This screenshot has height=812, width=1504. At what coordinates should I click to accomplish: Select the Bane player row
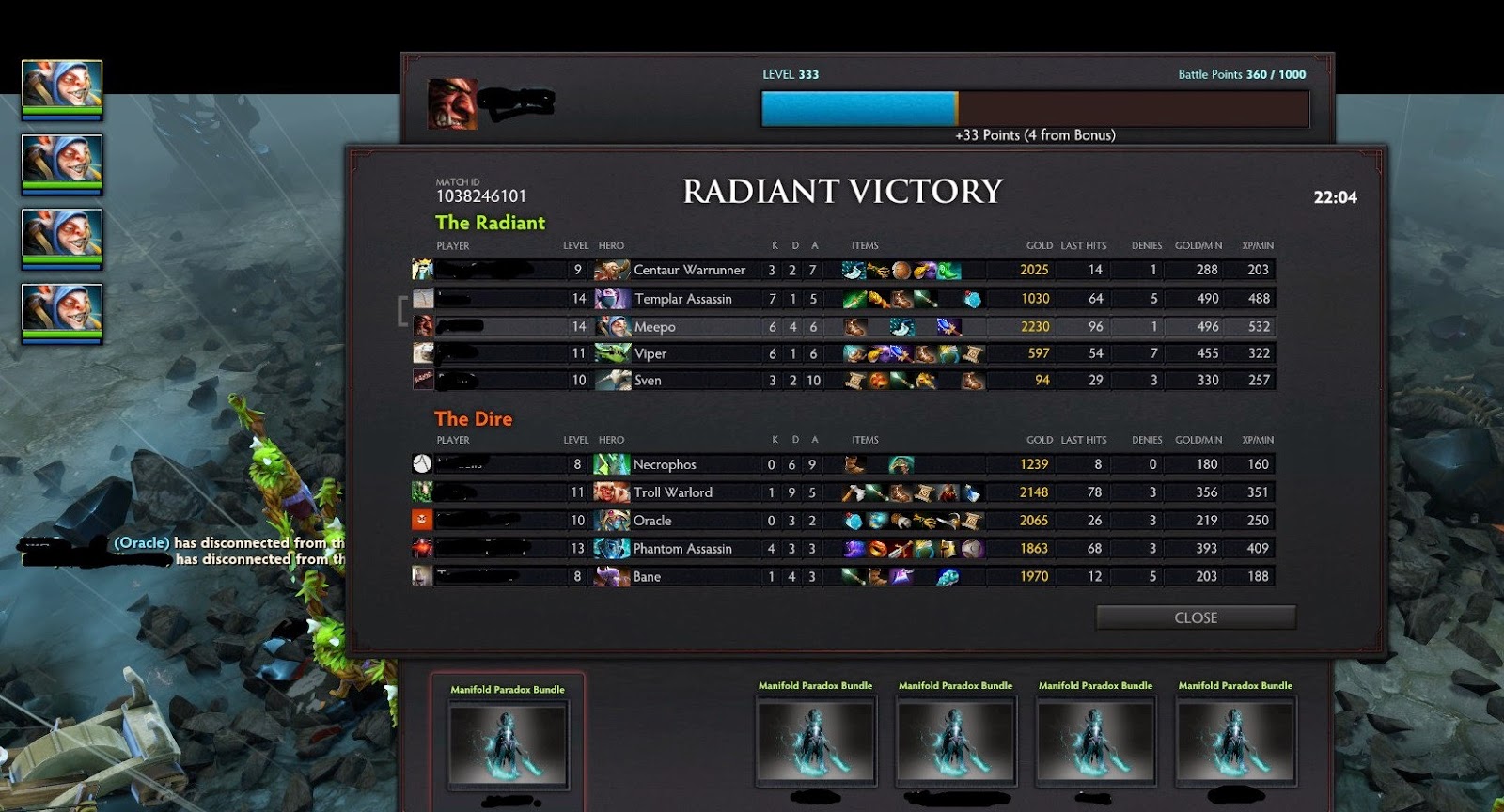646,577
